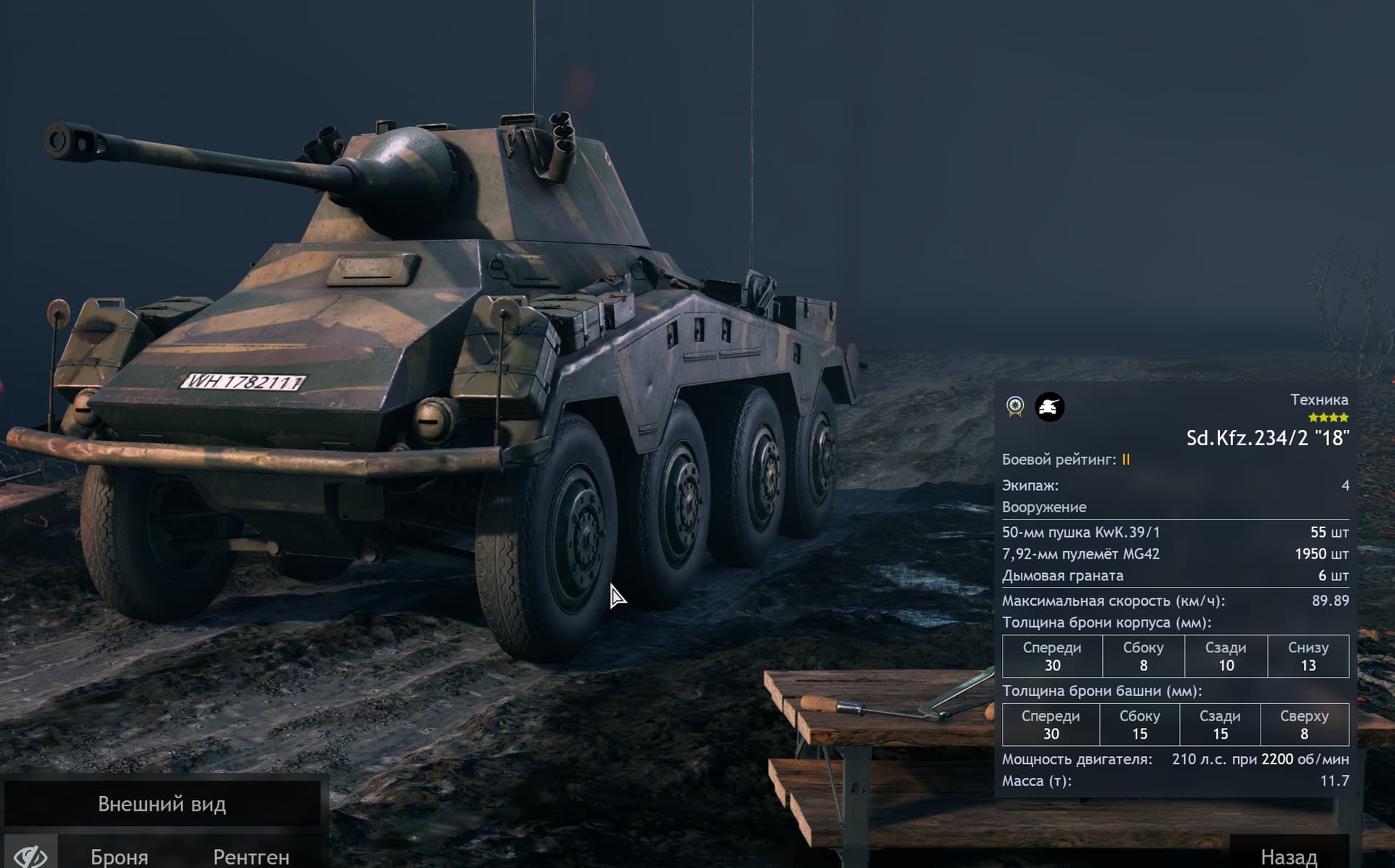Click the medal ribbon icon
The width and height of the screenshot is (1395, 868).
click(1015, 407)
